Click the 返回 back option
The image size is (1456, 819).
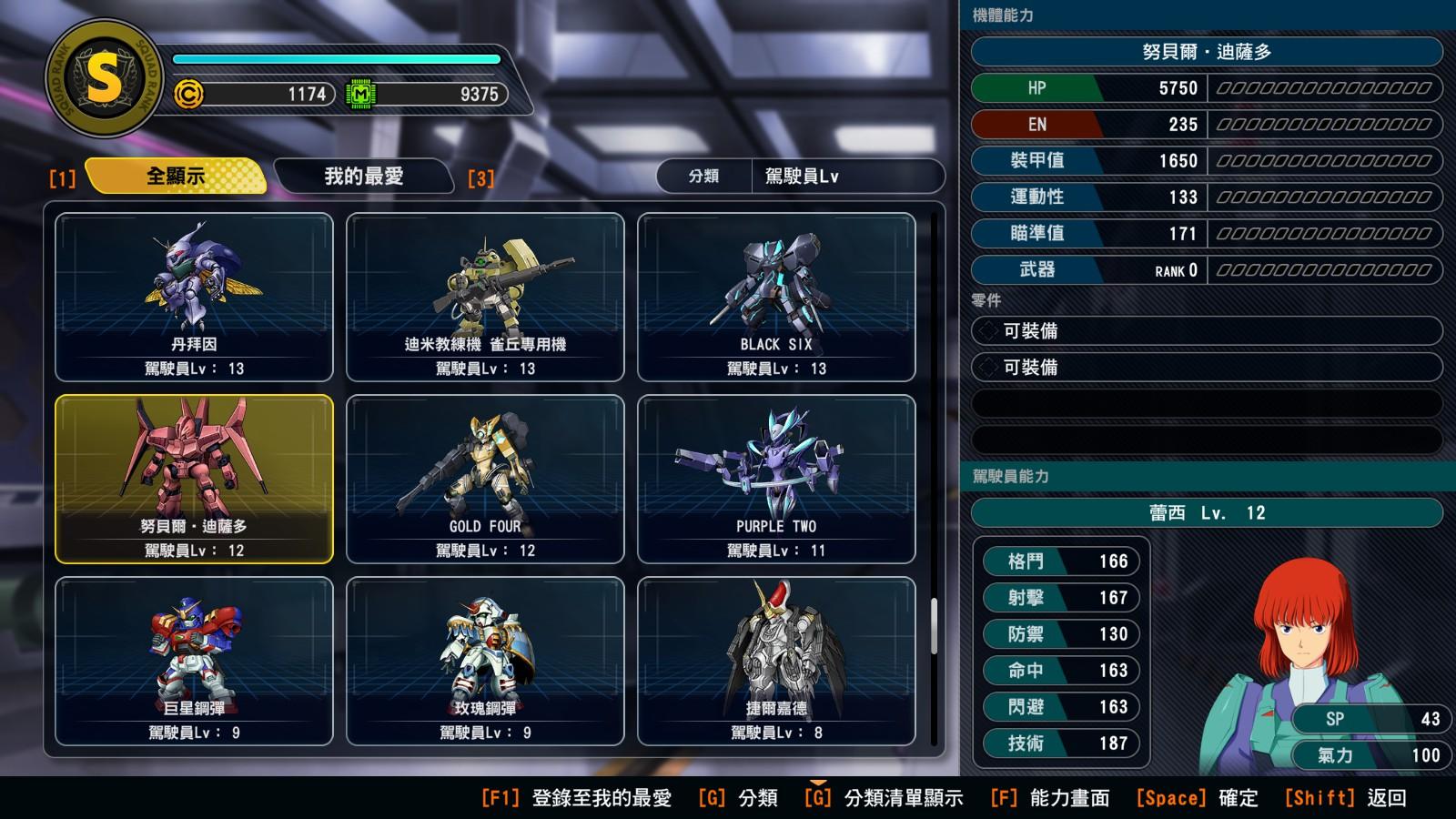pyautogui.click(x=1346, y=798)
